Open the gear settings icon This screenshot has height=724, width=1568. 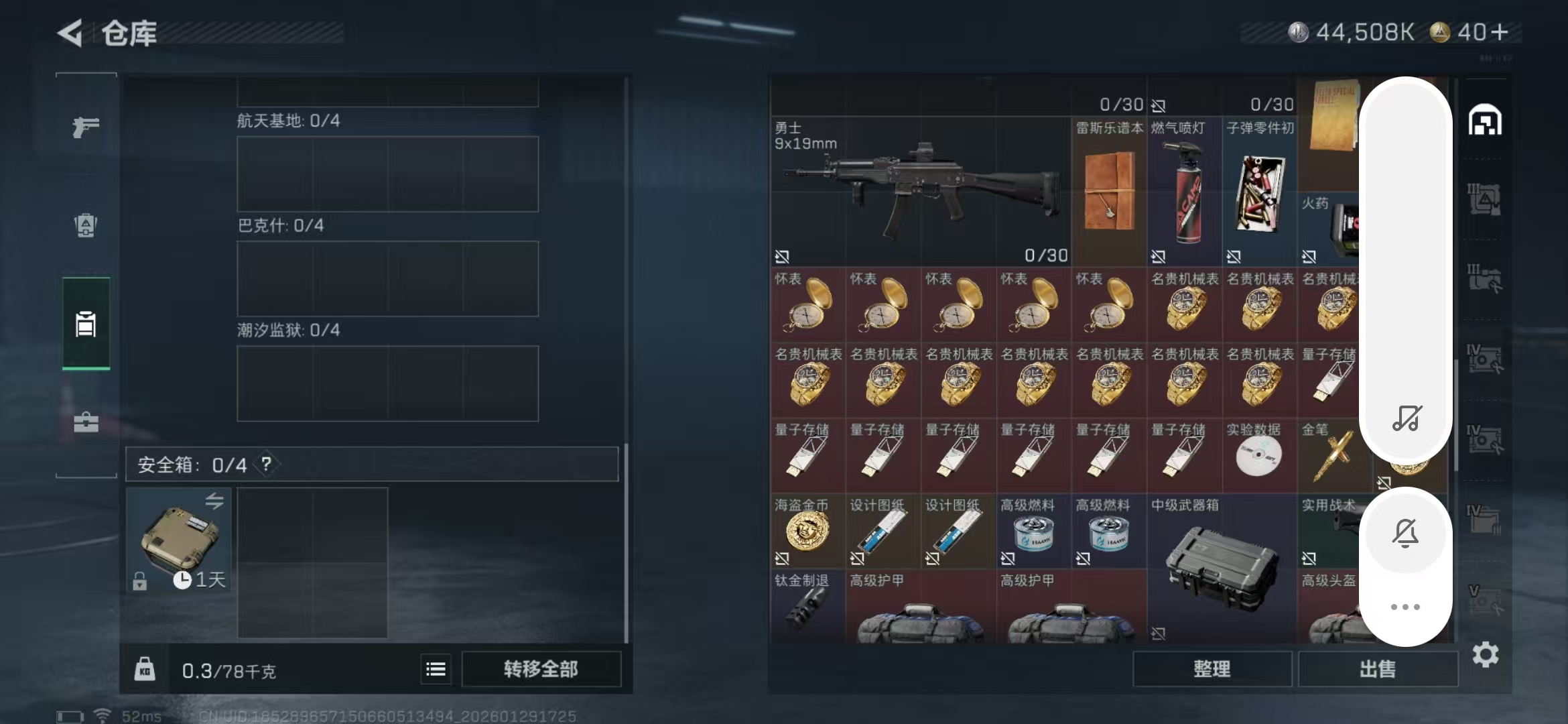tap(1485, 654)
